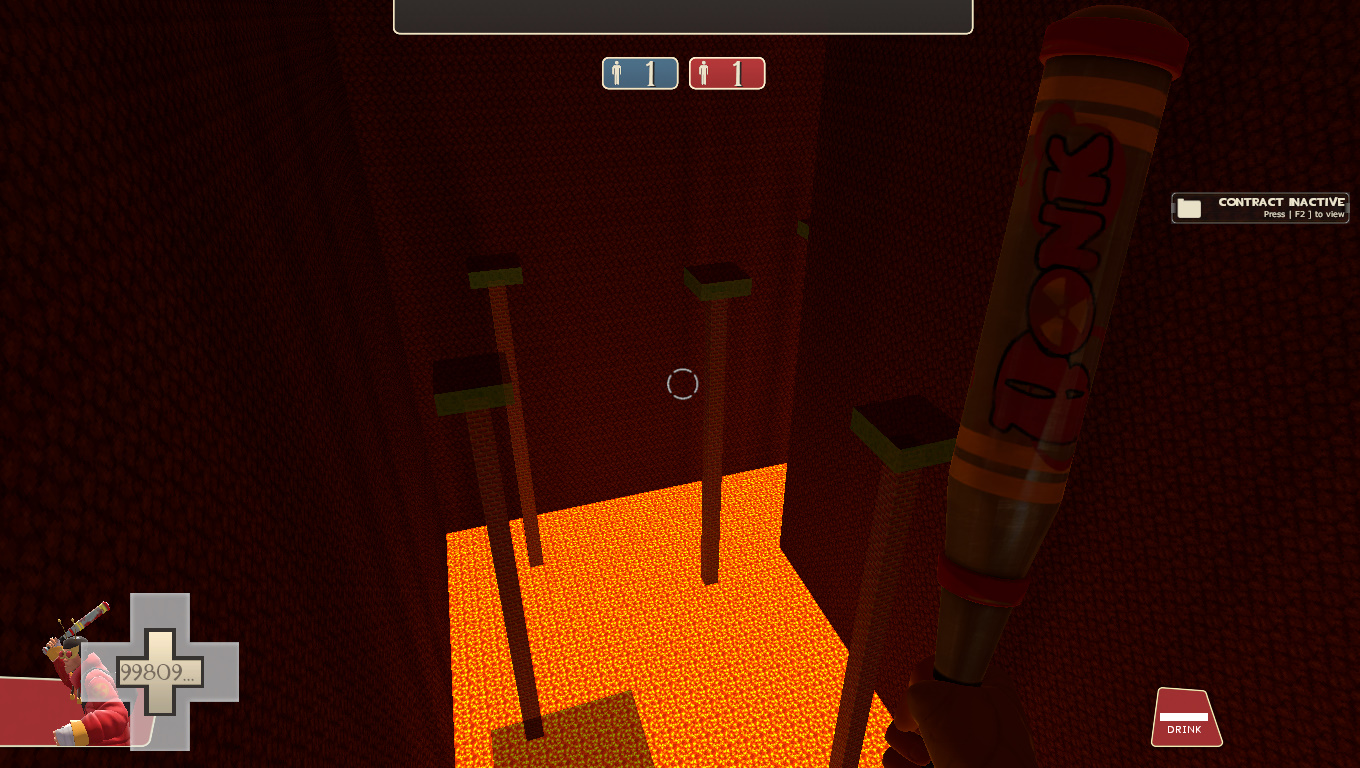Click the blue team count badge showing 1
The height and width of the screenshot is (768, 1360).
point(640,73)
